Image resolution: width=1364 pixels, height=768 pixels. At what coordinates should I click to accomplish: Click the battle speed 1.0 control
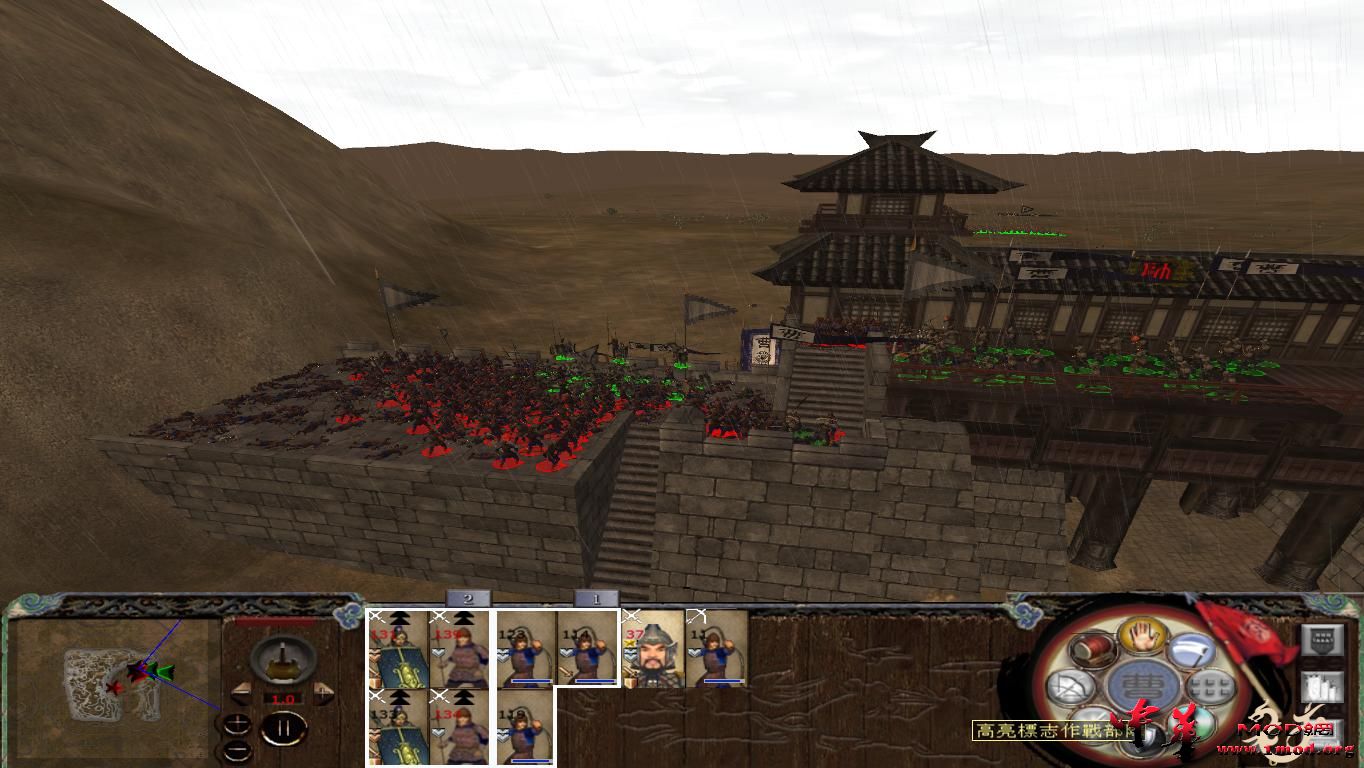[284, 699]
